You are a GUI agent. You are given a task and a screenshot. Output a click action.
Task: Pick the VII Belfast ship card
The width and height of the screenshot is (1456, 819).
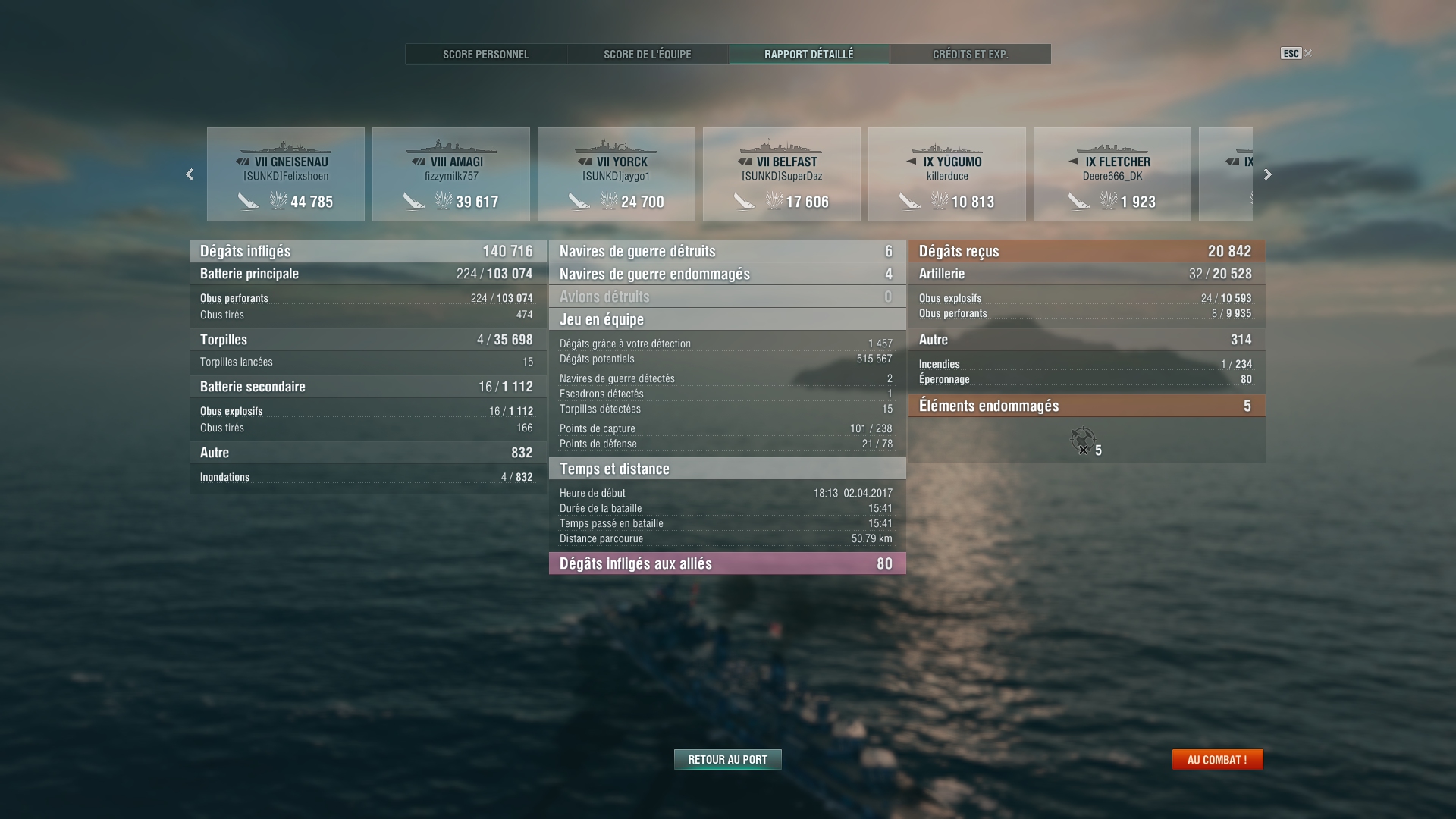(x=782, y=174)
